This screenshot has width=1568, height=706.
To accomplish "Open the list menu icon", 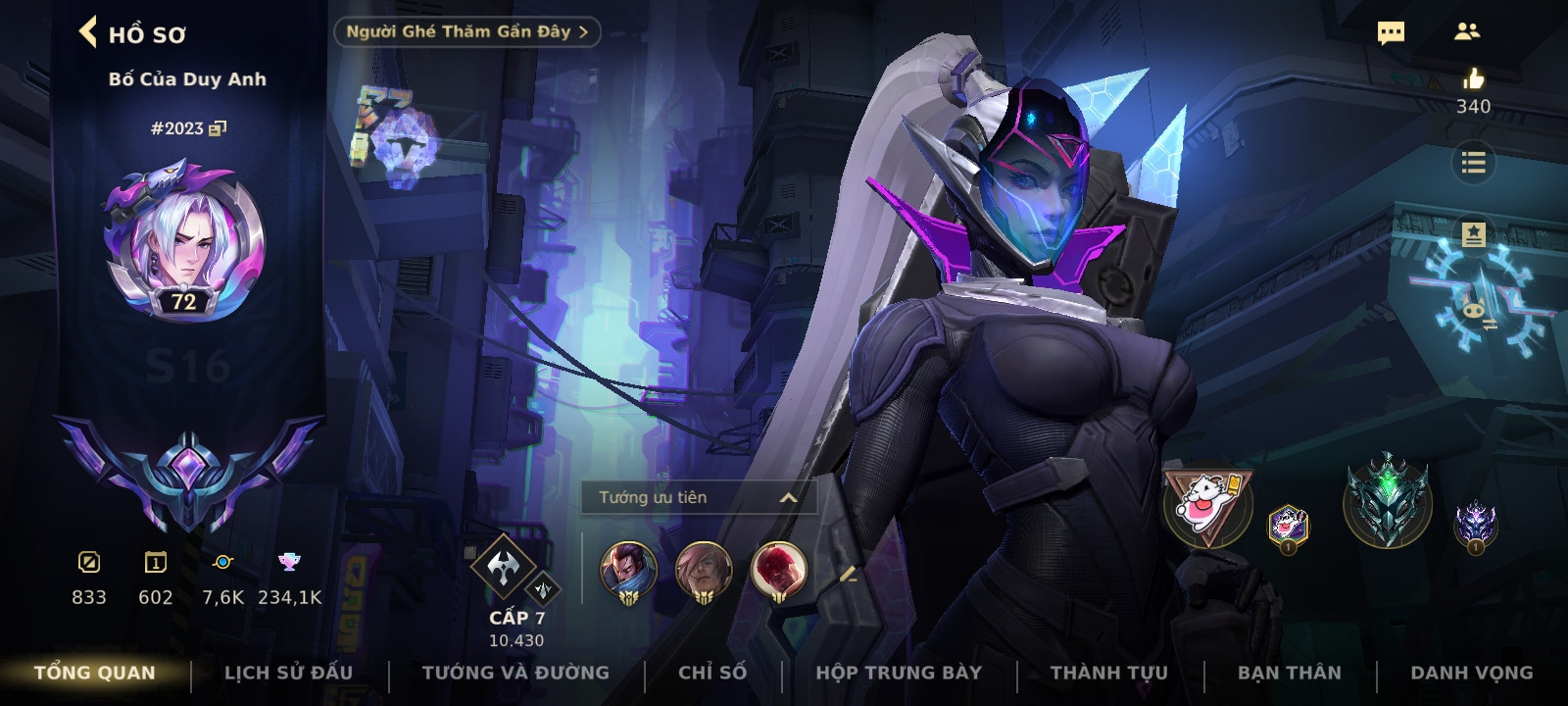I will pyautogui.click(x=1473, y=163).
